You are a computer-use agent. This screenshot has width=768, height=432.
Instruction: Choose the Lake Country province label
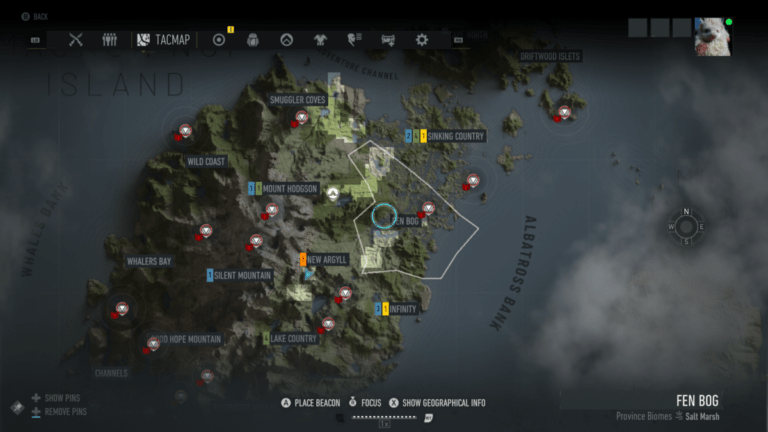click(293, 339)
